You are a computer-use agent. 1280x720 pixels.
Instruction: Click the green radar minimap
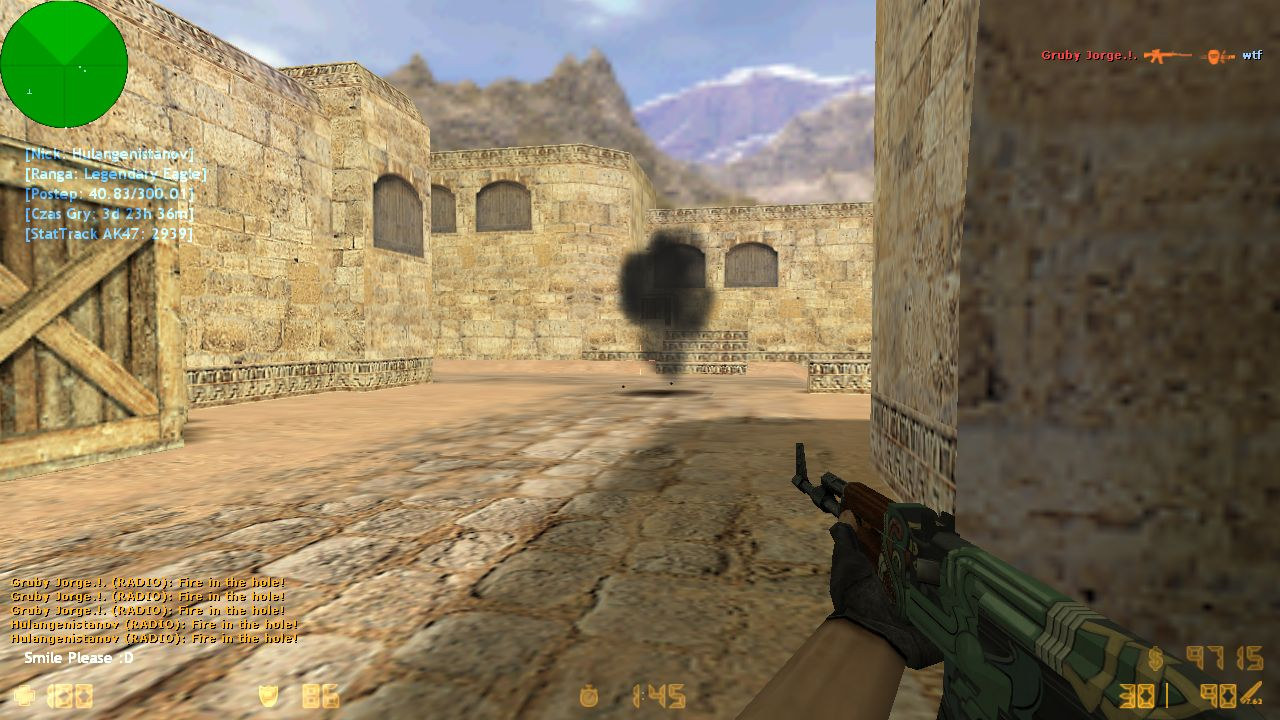click(x=64, y=64)
